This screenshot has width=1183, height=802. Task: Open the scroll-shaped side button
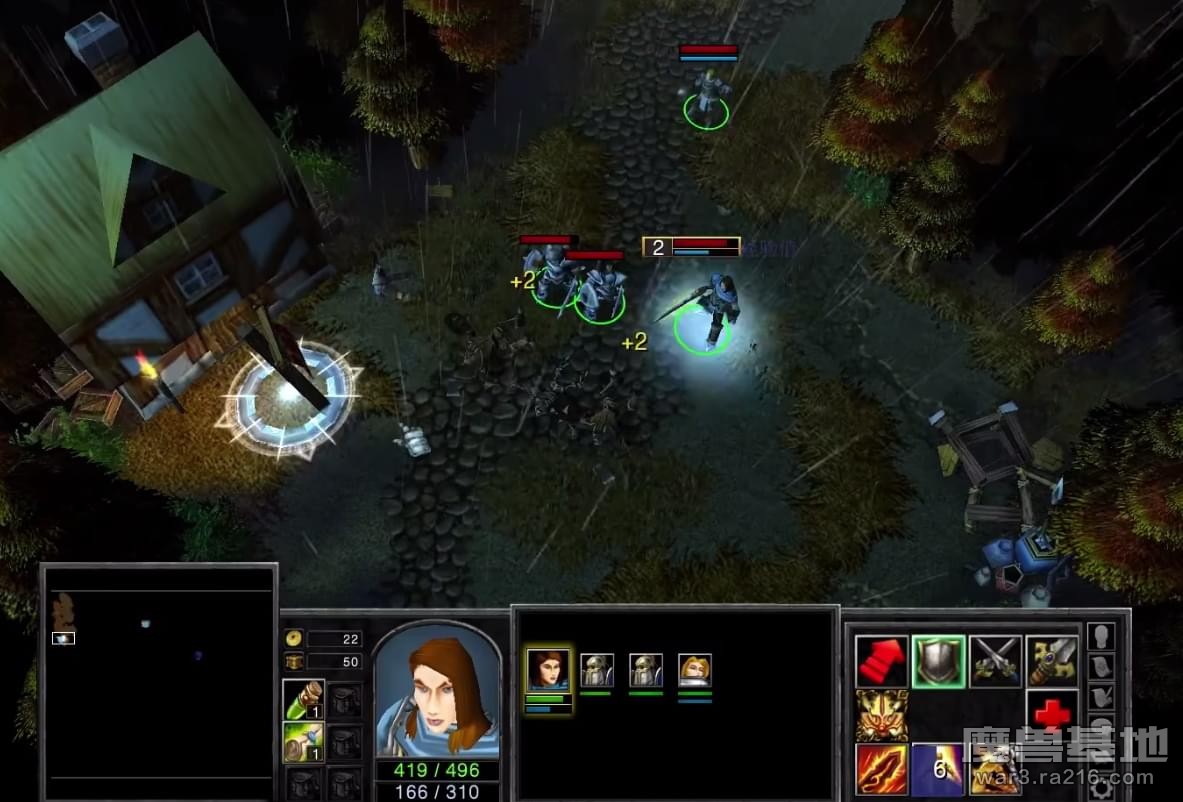pos(1101,665)
